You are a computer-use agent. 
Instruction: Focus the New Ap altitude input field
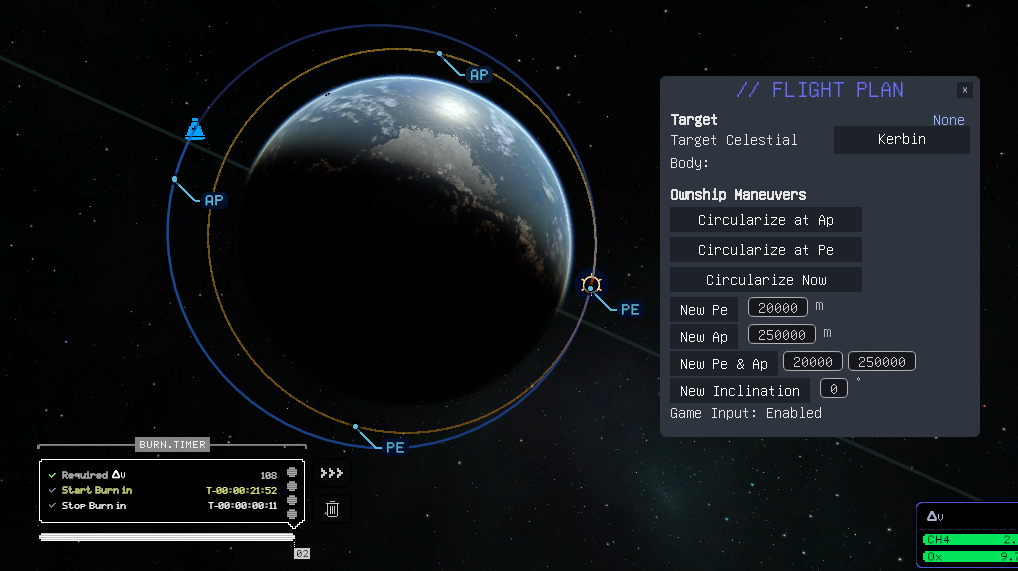[781, 335]
